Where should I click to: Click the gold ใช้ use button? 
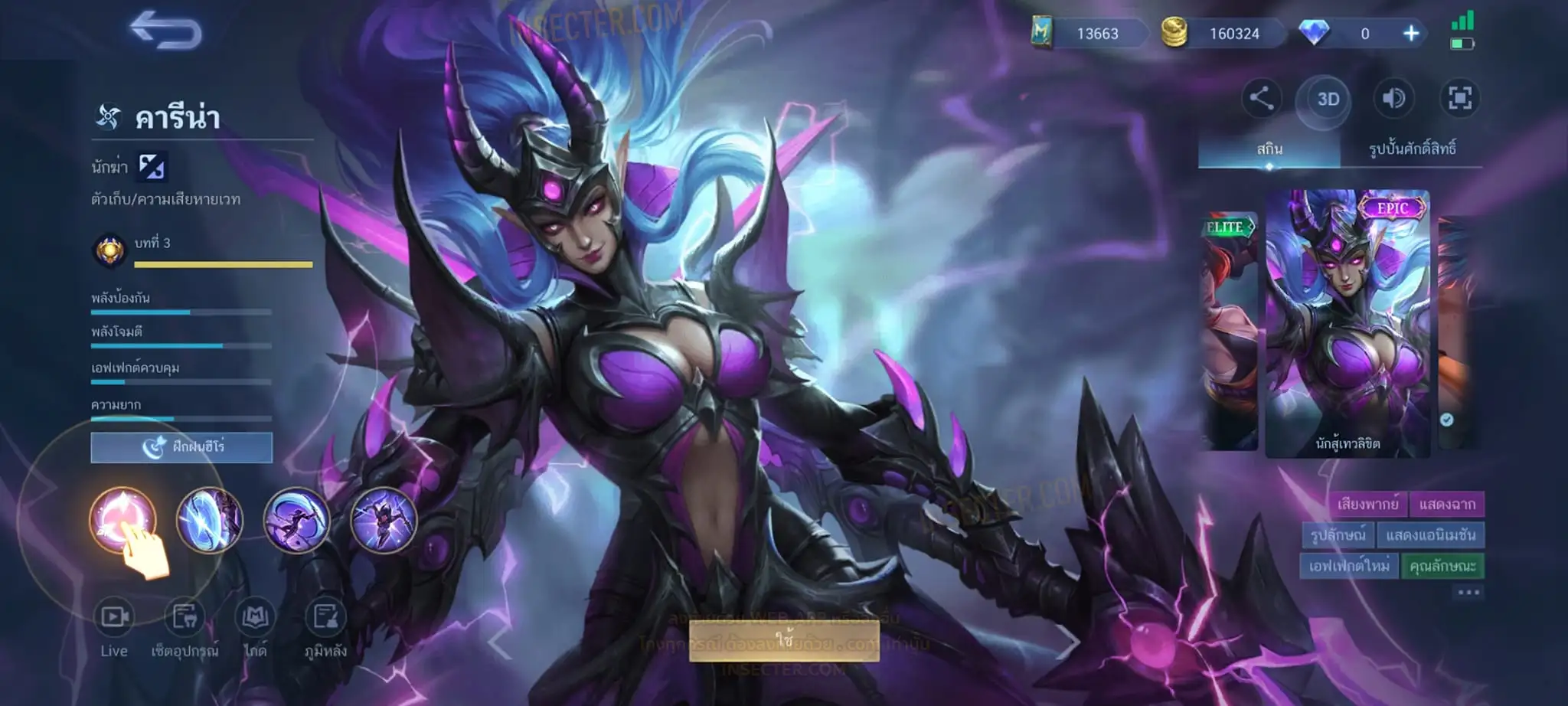click(x=784, y=640)
